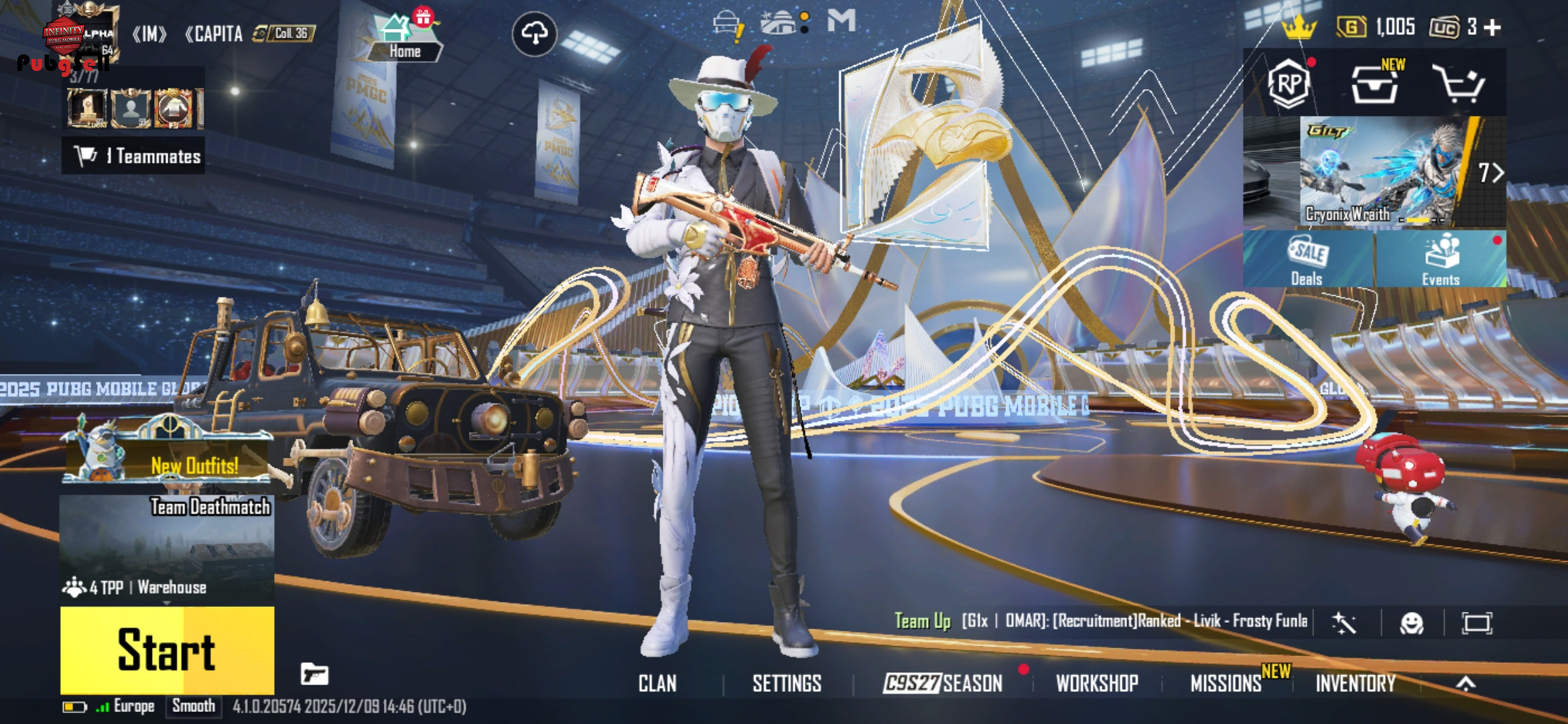Open the shopping cart shop
Screen dimensions: 1568x724
pyautogui.click(x=1459, y=84)
